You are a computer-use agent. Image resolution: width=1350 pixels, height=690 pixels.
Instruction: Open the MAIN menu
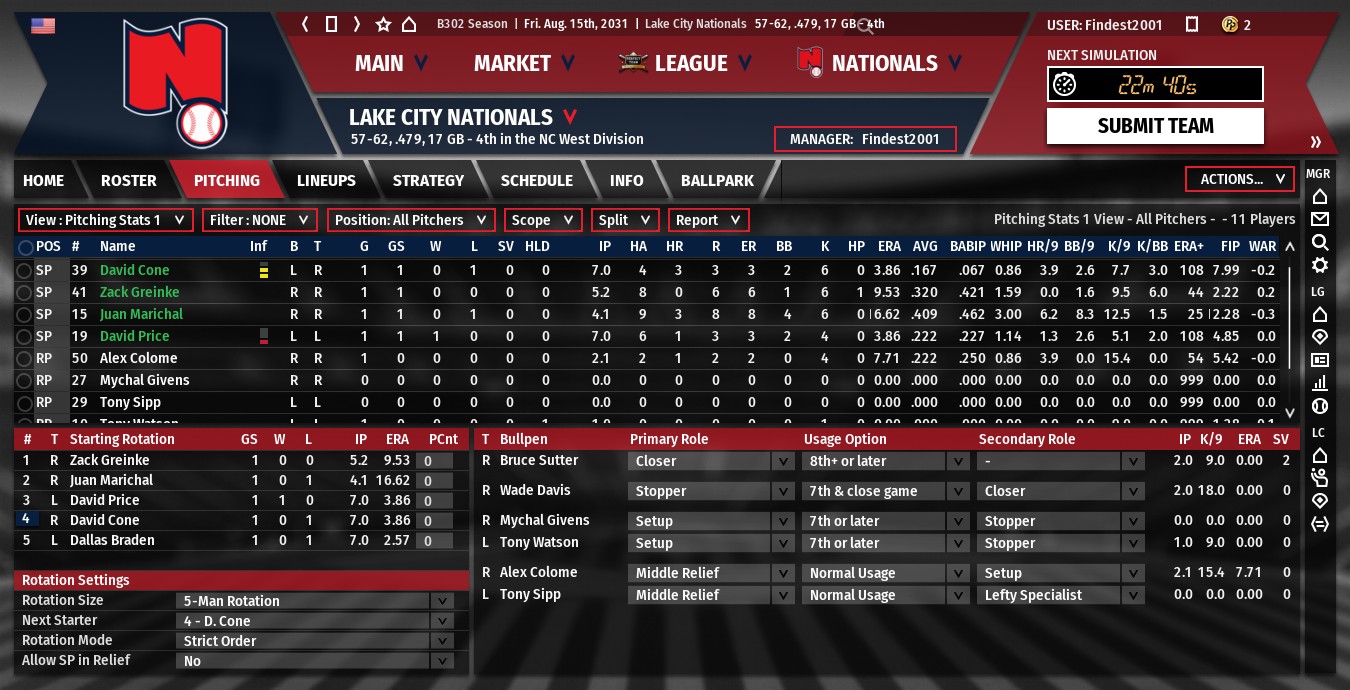(391, 64)
